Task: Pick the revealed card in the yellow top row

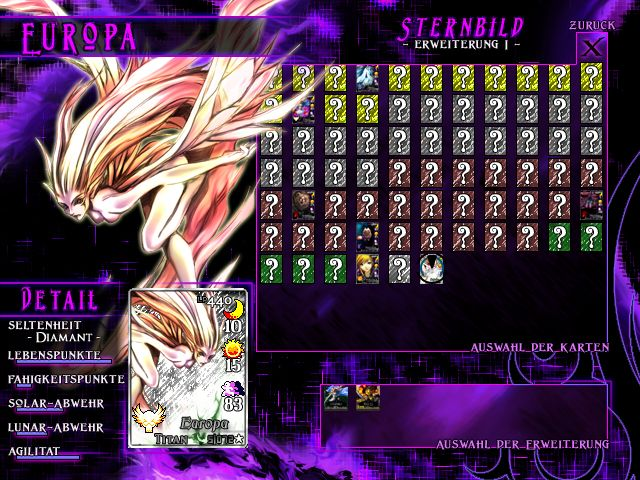Action: 367,77
